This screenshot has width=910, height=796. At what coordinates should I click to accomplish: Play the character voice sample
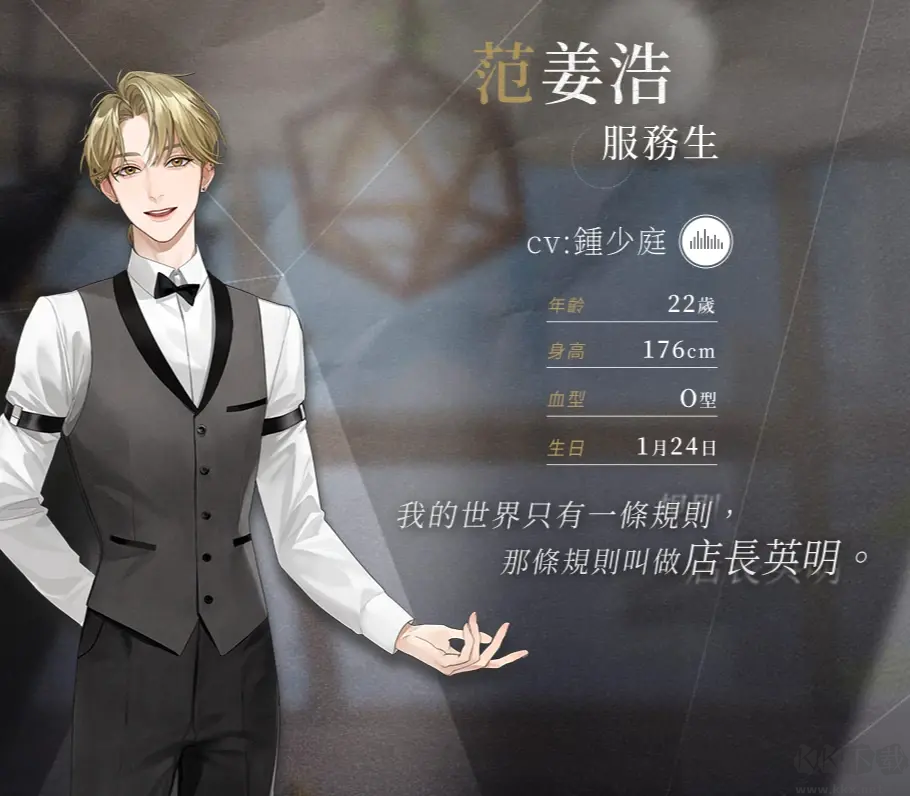706,241
